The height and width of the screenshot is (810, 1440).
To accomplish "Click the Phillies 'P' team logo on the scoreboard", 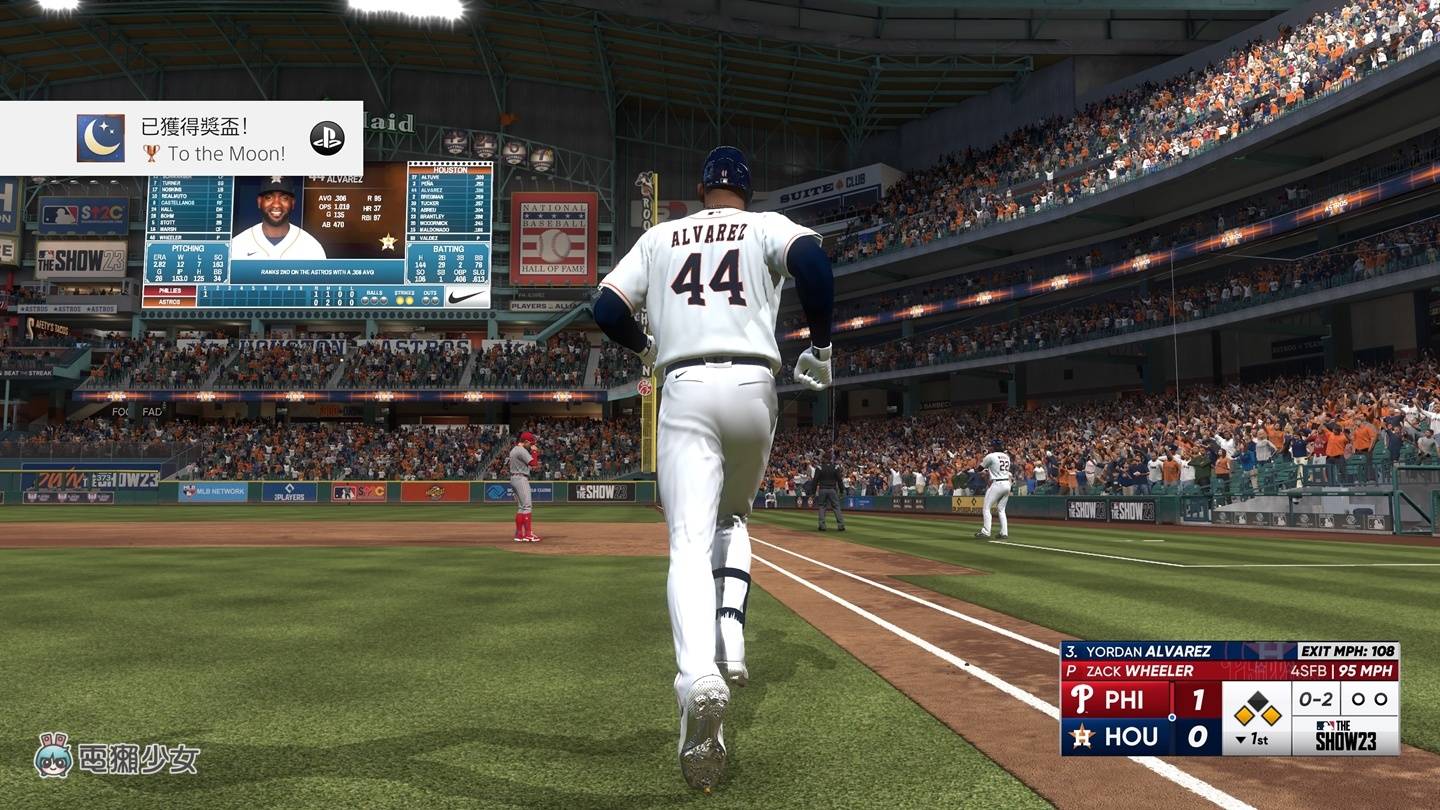I will click(1082, 699).
